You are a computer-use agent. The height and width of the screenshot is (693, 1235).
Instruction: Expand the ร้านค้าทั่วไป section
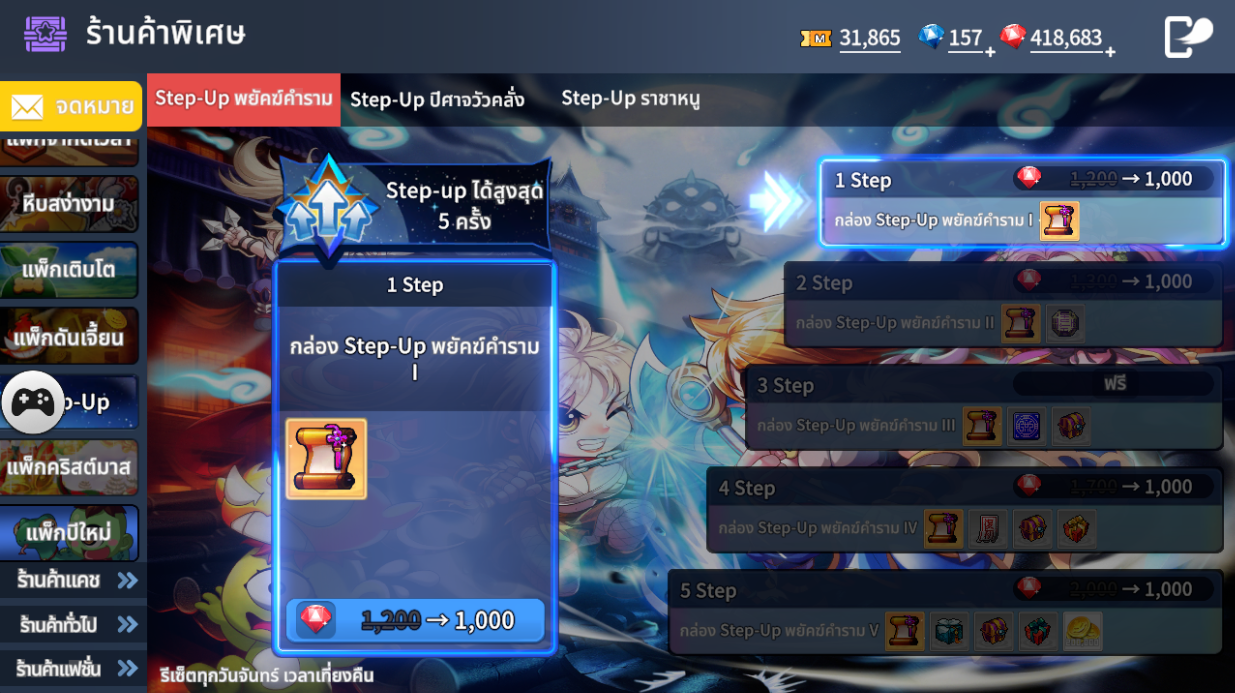pos(74,625)
